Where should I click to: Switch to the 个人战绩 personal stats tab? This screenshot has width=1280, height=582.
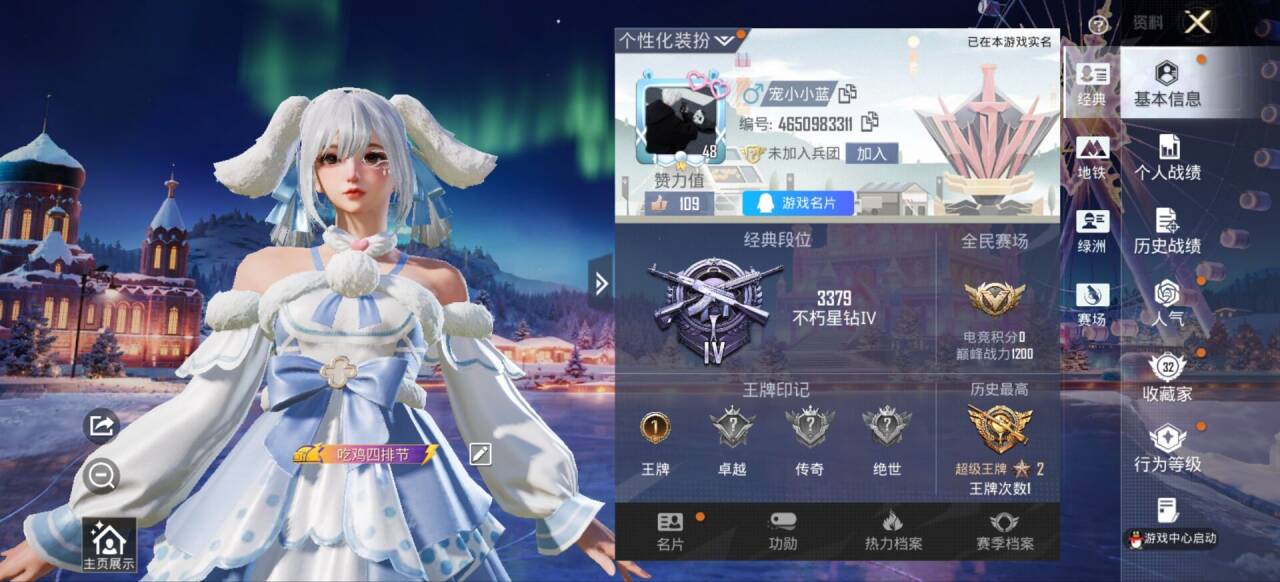click(1167, 158)
